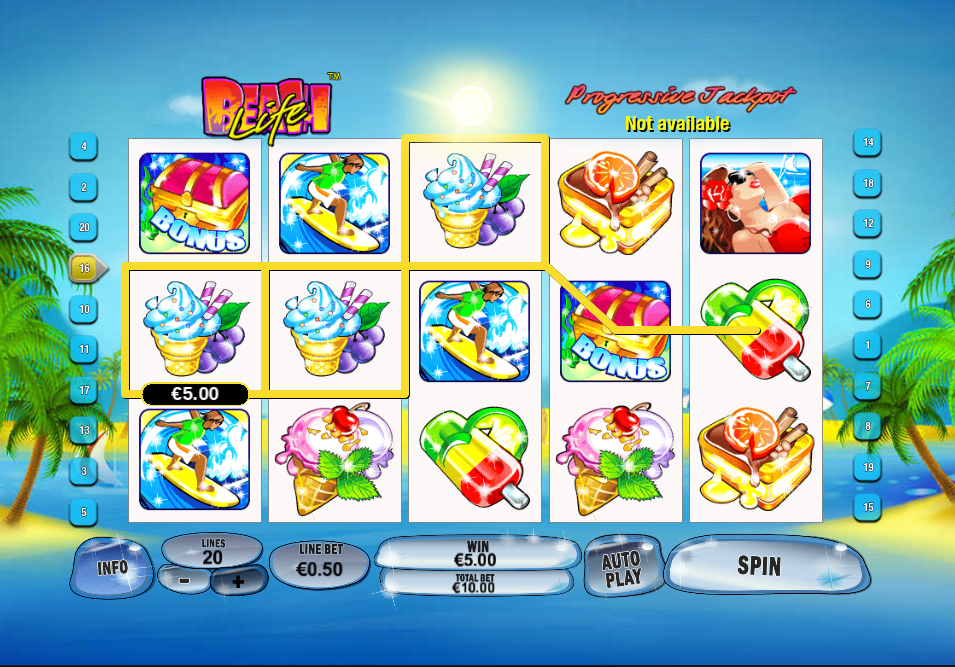Increase number of lines with plus
955x667 pixels.
[x=237, y=581]
